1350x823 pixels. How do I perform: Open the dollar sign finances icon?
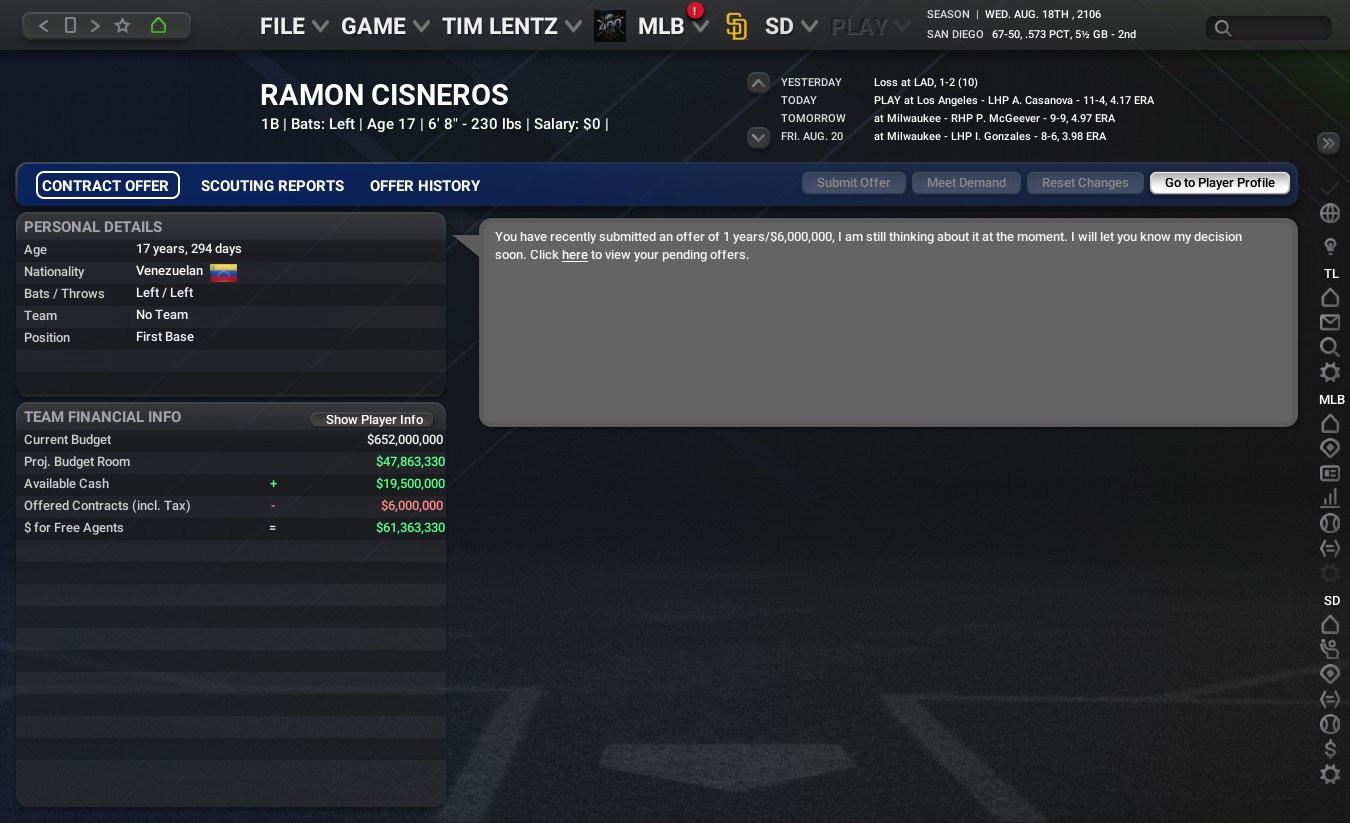tap(1330, 749)
